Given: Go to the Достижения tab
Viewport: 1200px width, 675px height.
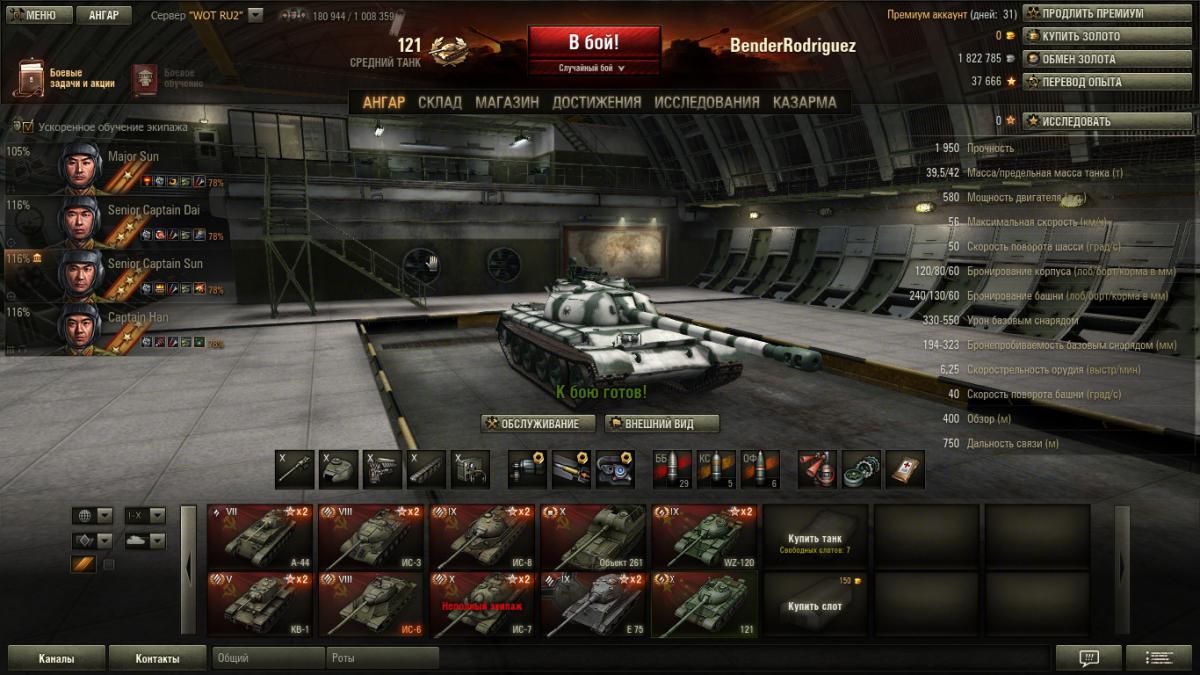Looking at the screenshot, I should click(x=596, y=102).
